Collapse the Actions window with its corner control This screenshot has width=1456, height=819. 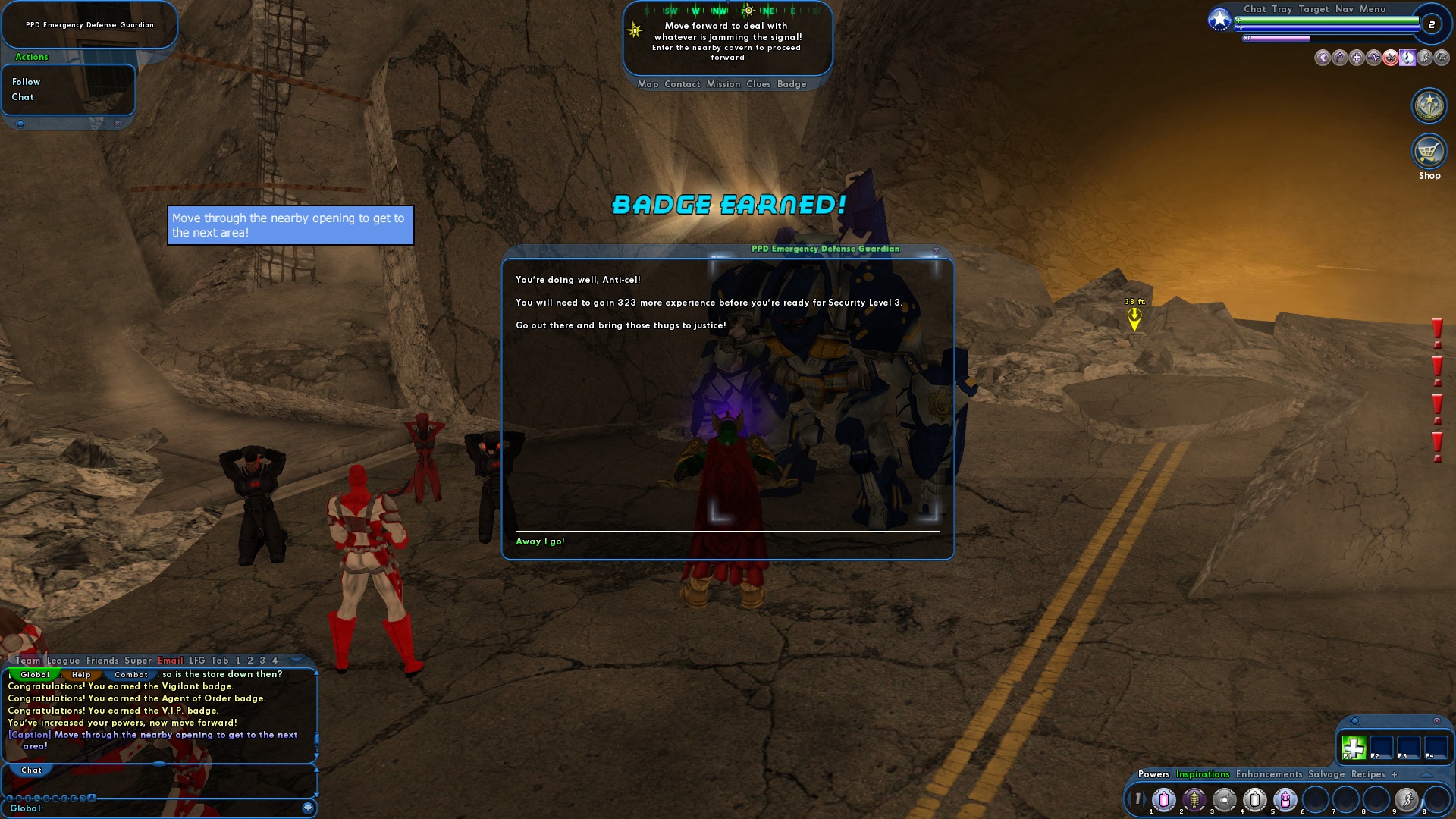tap(20, 122)
